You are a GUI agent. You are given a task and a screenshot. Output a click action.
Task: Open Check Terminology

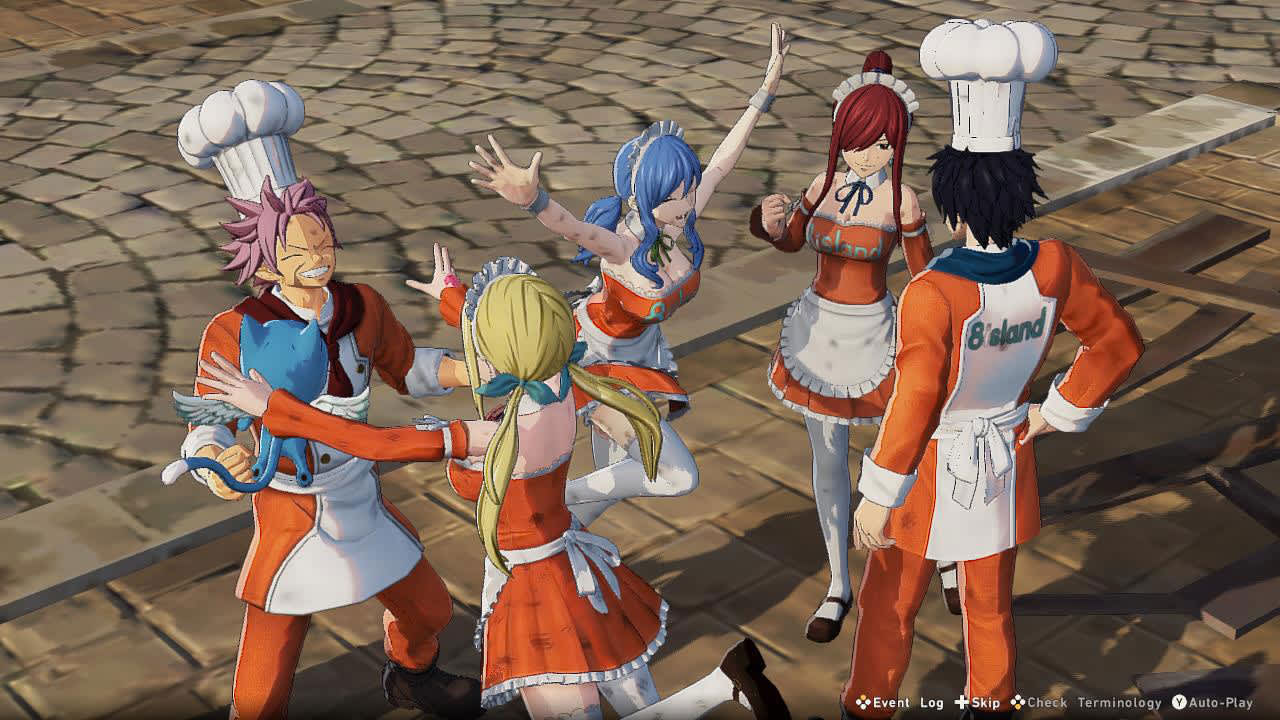[1095, 703]
